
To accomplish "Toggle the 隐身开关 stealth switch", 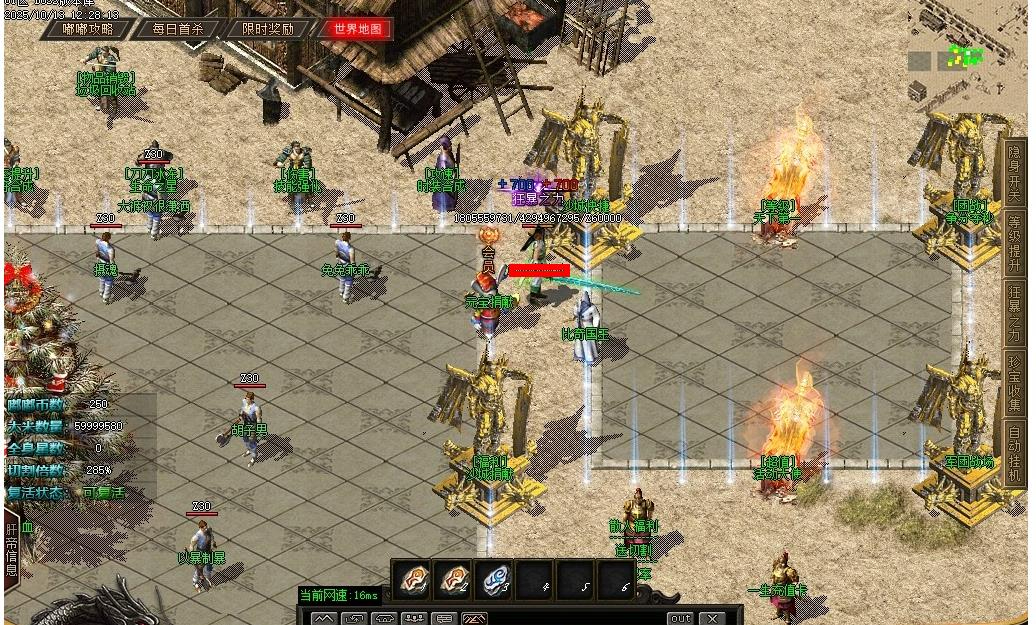I will coord(1014,171).
